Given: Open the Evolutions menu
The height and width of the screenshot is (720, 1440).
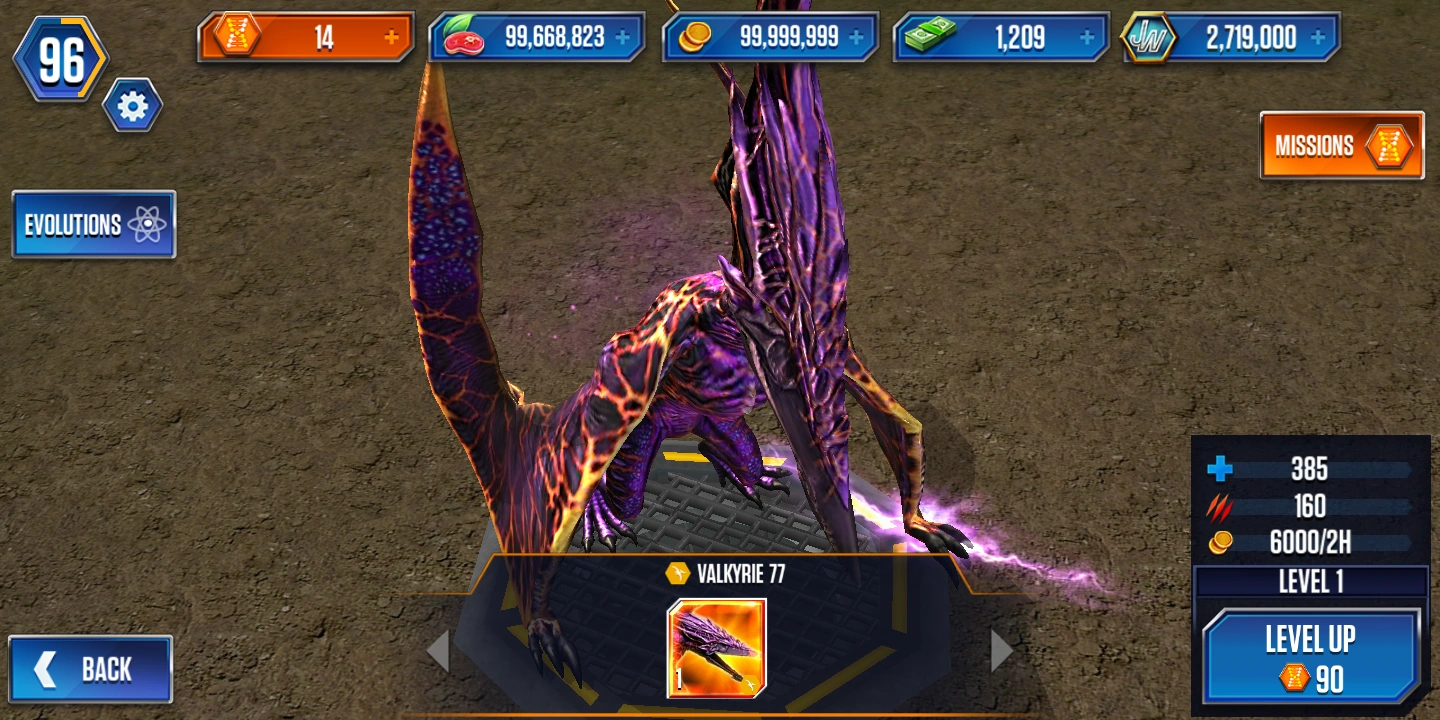Looking at the screenshot, I should [x=93, y=225].
